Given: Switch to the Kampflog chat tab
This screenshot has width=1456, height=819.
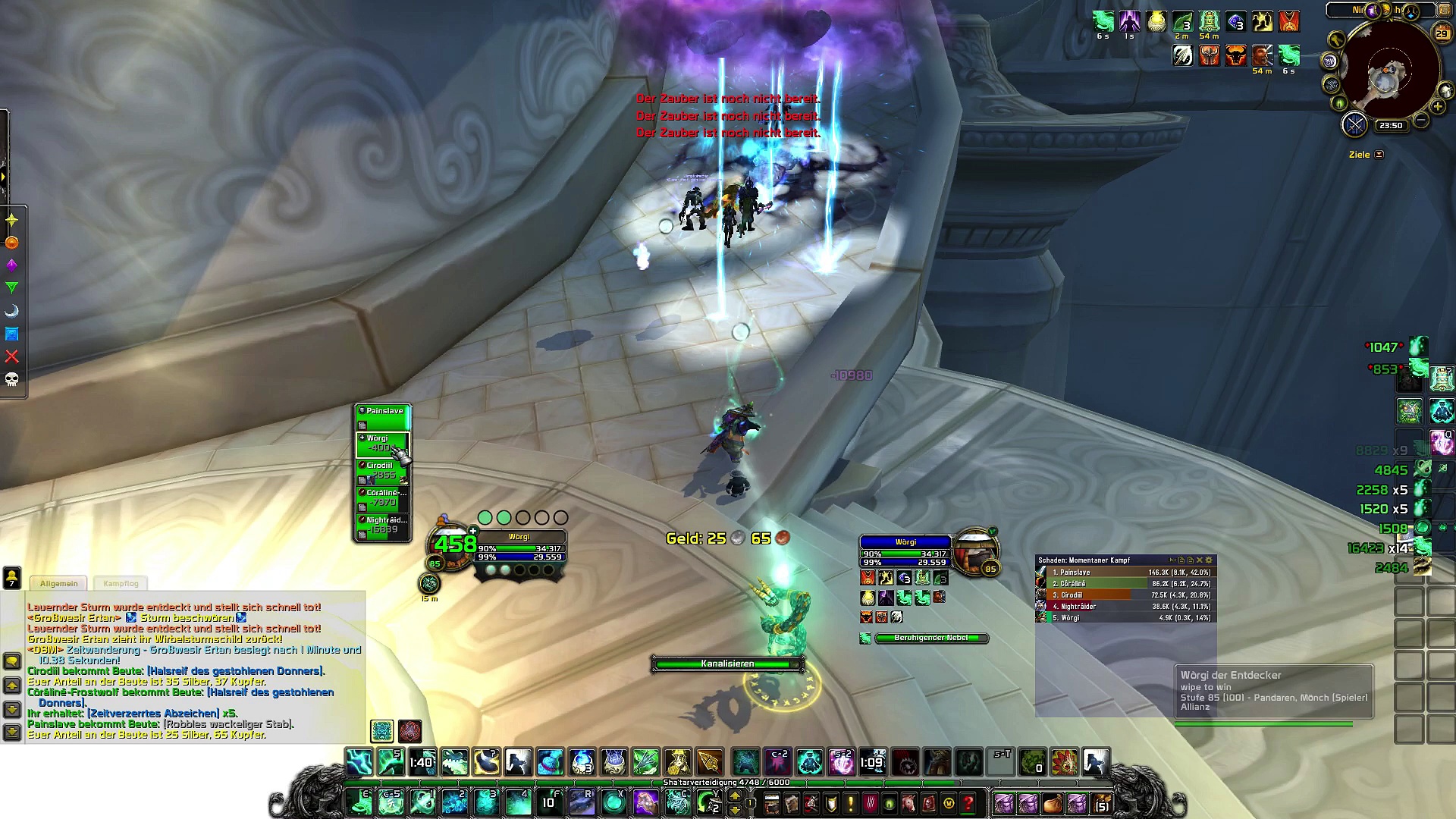Looking at the screenshot, I should [x=121, y=583].
